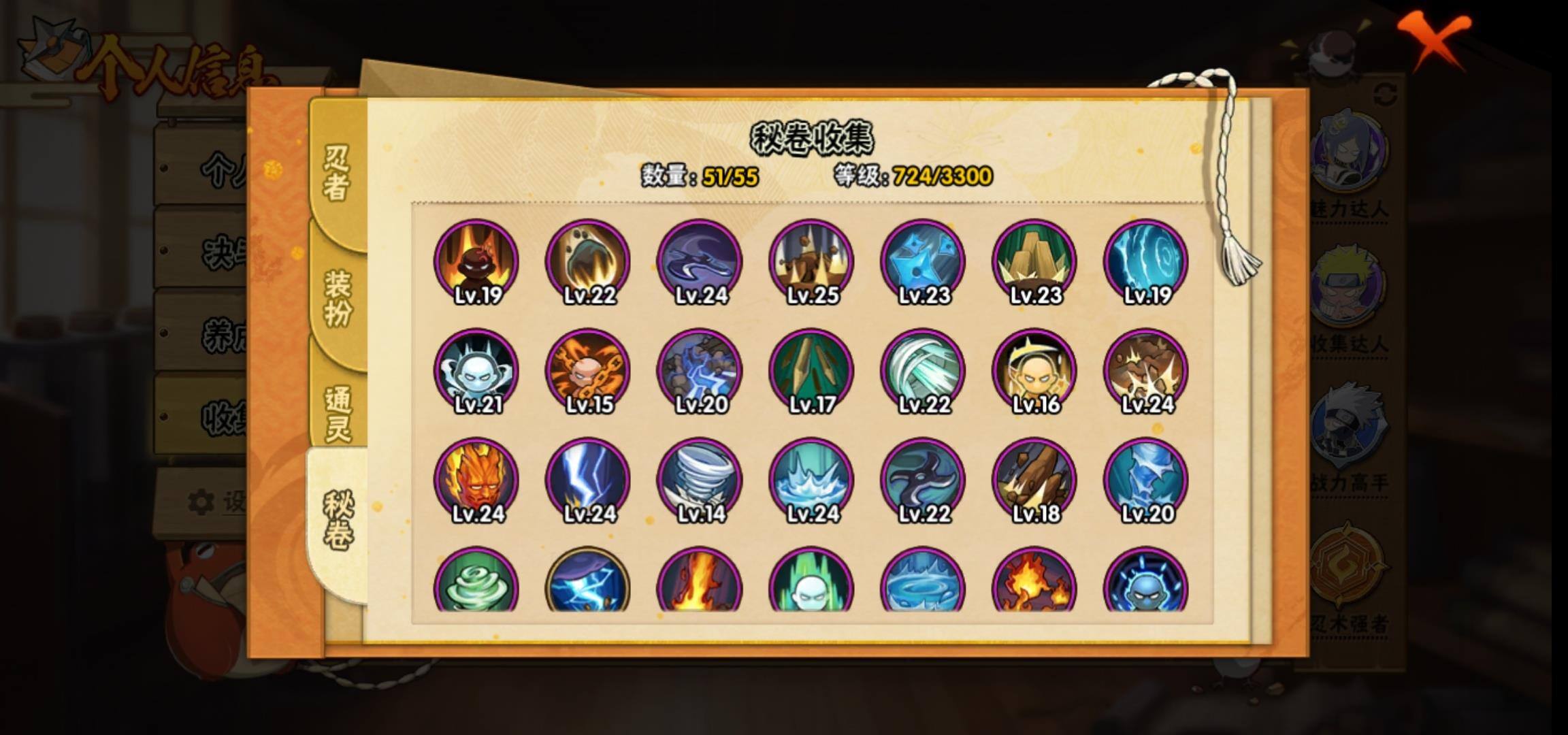The width and height of the screenshot is (1568, 735).
Task: Show the 通灵 tab
Action: click(338, 413)
